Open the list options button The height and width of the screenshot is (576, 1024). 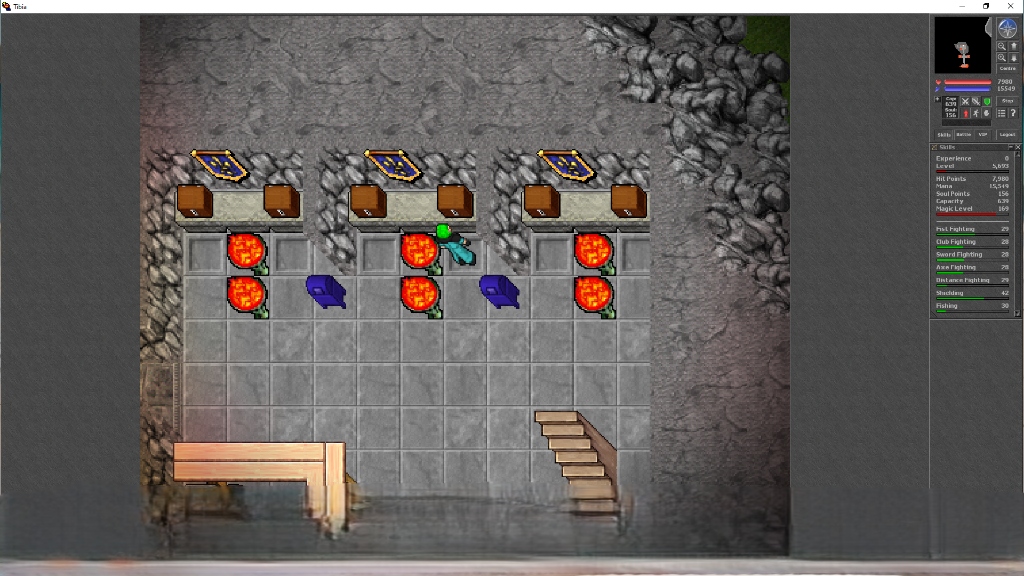(1001, 113)
